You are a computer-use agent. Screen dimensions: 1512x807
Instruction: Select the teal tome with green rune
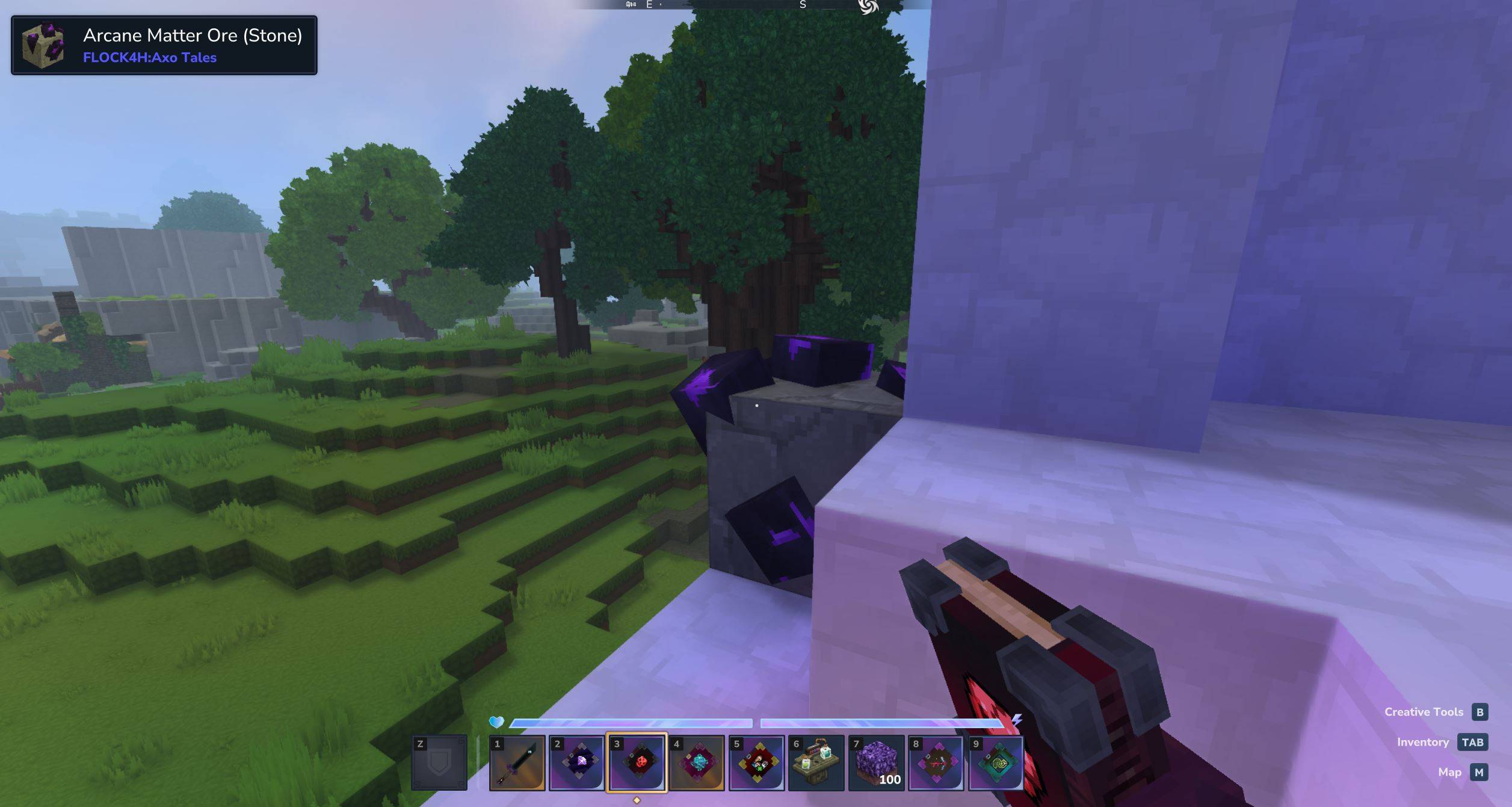click(996, 762)
